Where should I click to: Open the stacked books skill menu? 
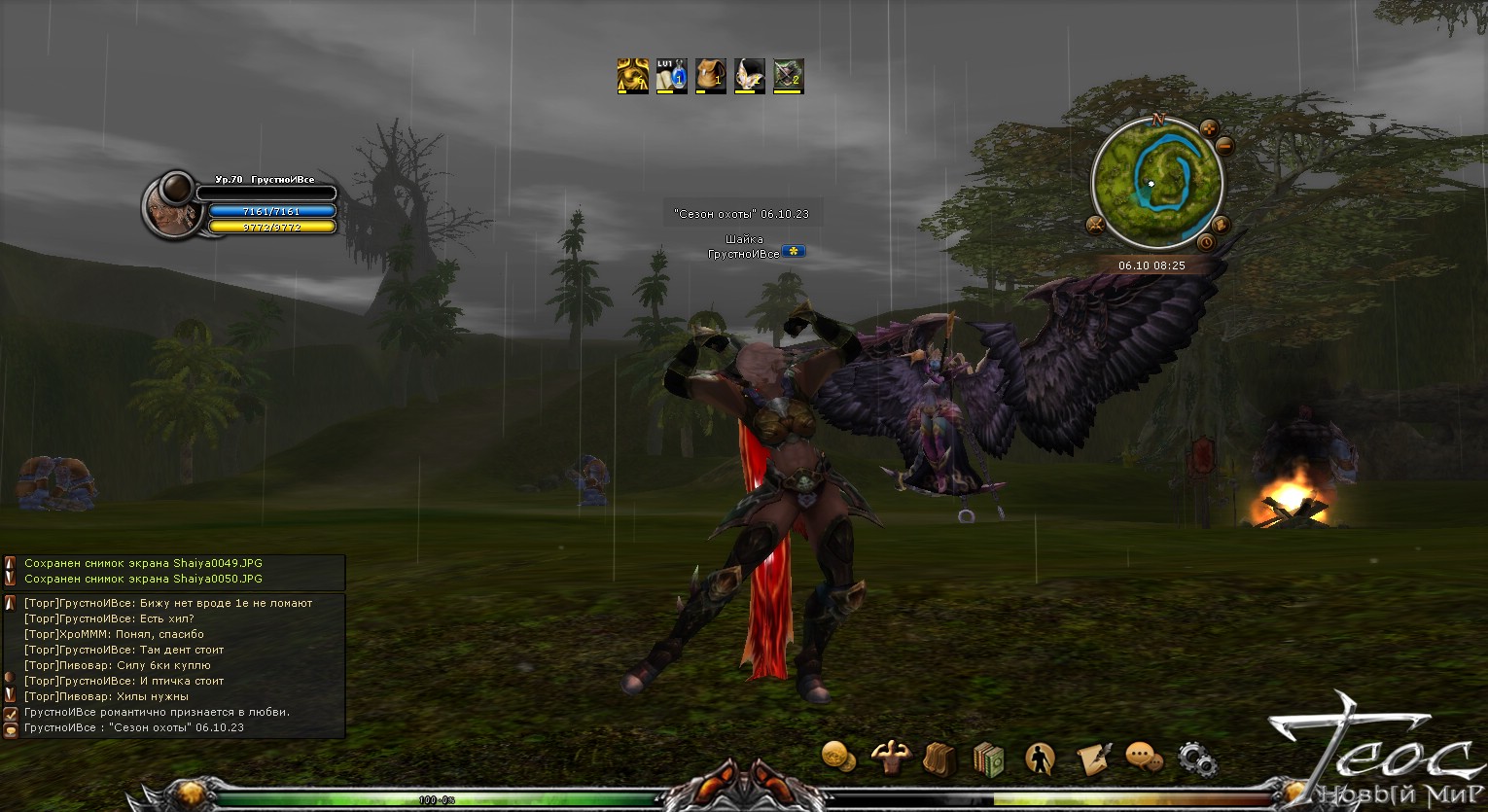coord(988,759)
